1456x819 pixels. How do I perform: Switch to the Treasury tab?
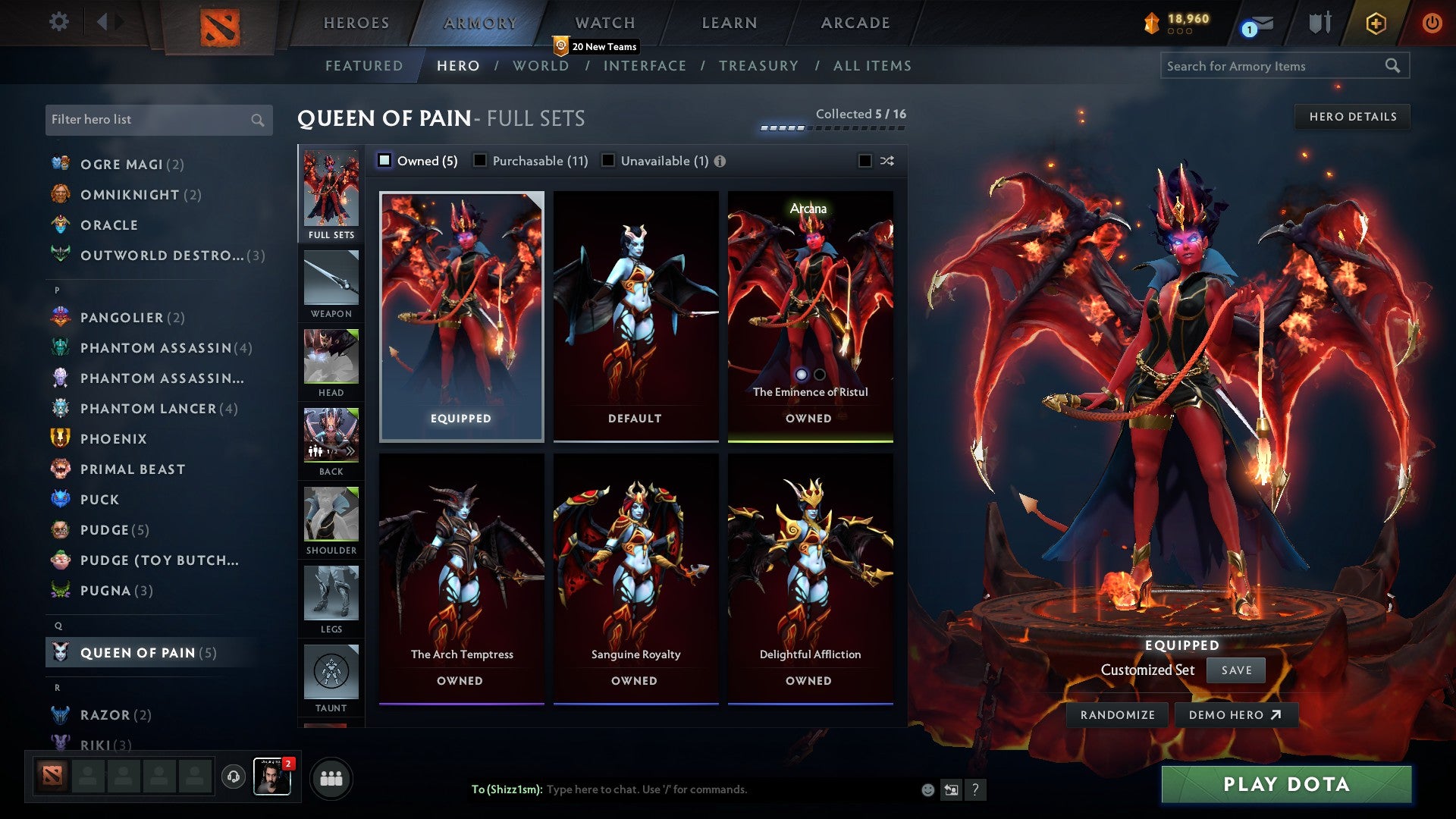coord(758,66)
